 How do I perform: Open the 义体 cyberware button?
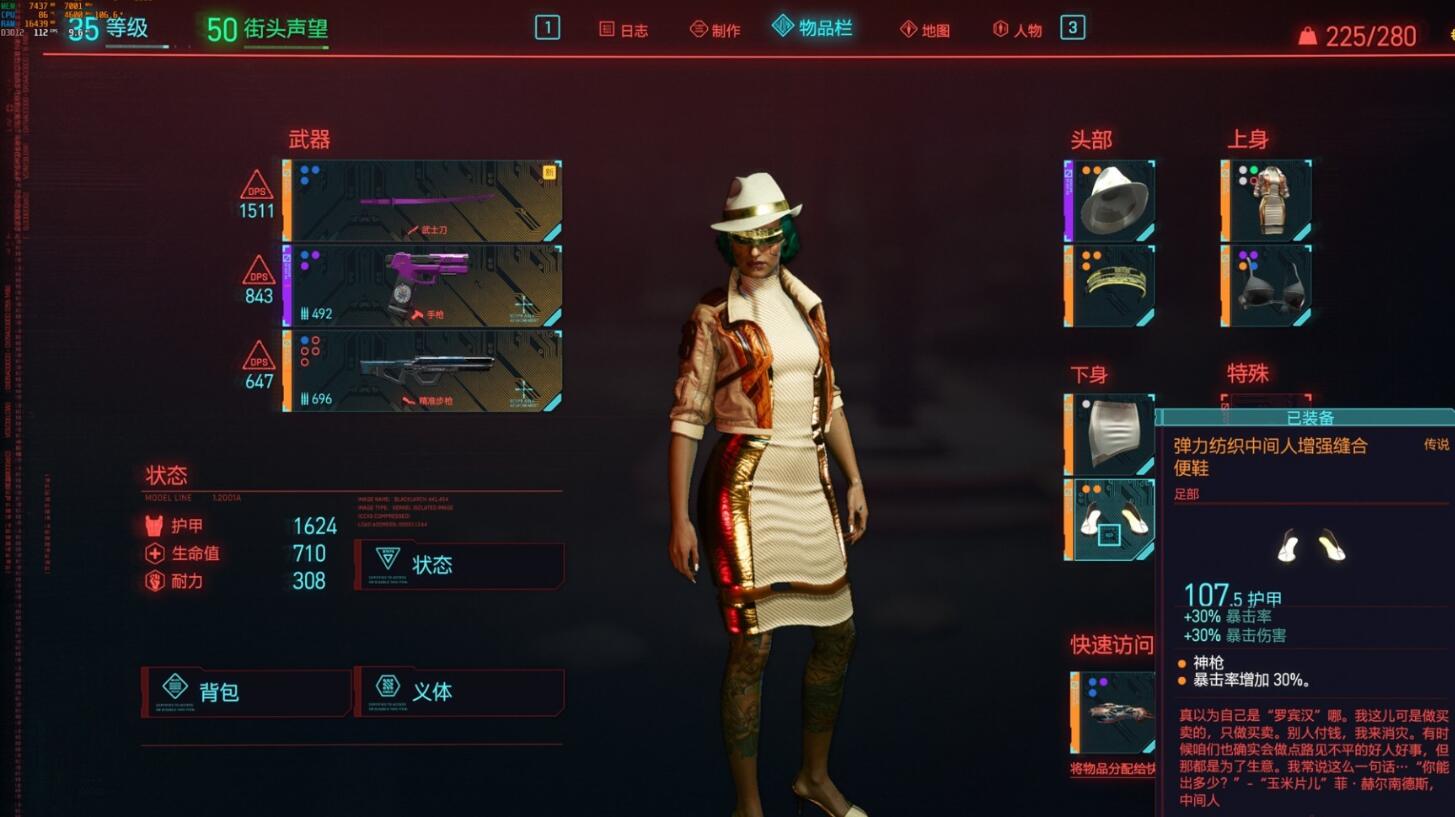(x=459, y=692)
